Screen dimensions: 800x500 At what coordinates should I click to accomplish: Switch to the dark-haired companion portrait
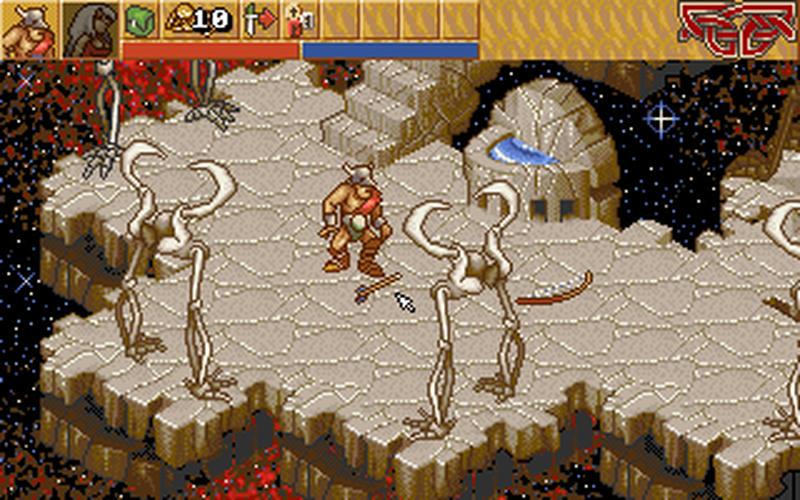[90, 29]
